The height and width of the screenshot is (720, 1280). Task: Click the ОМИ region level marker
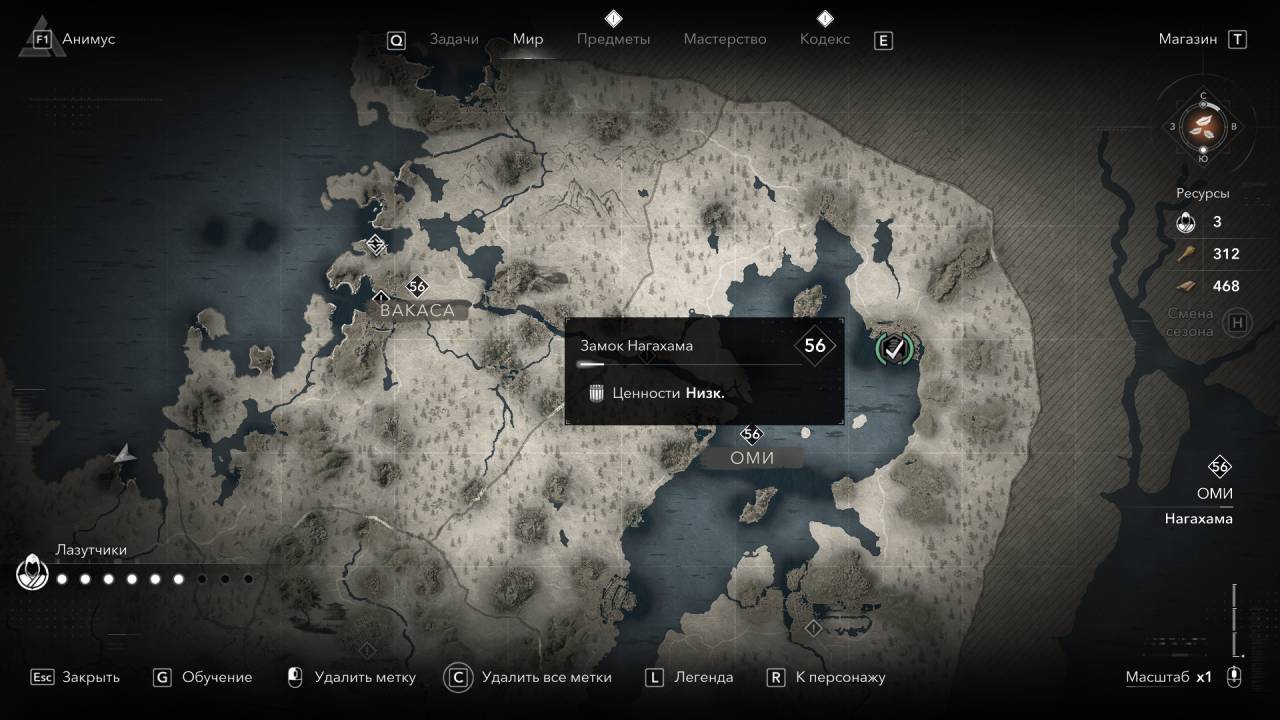(752, 434)
